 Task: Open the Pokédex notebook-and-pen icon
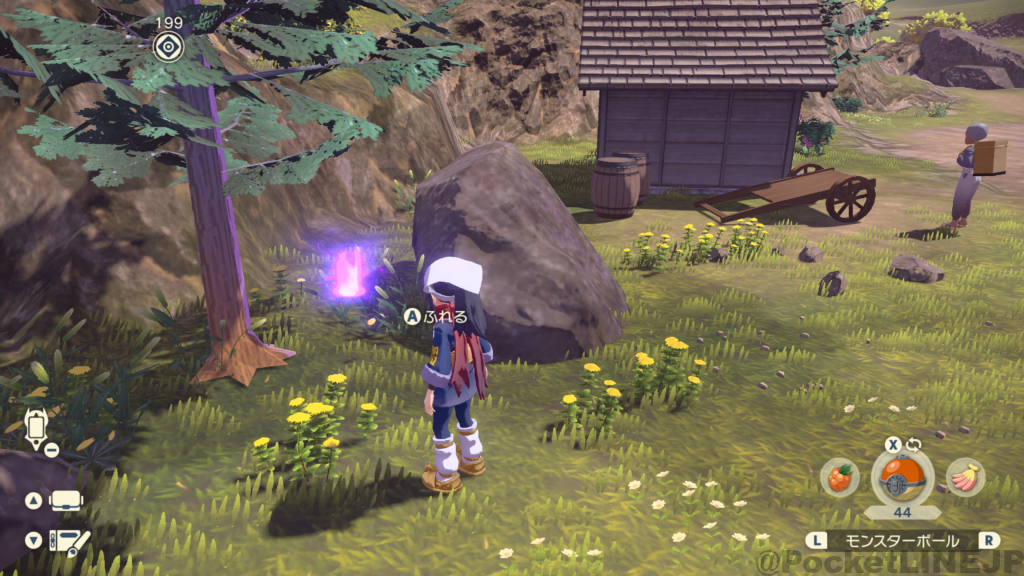[x=70, y=542]
